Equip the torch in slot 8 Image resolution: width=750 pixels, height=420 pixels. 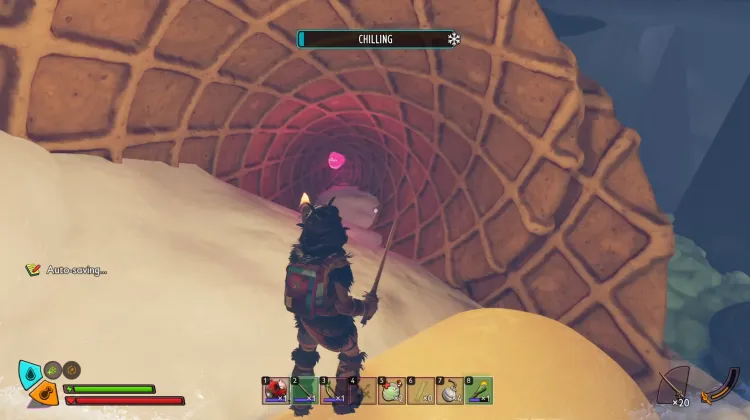pos(478,391)
